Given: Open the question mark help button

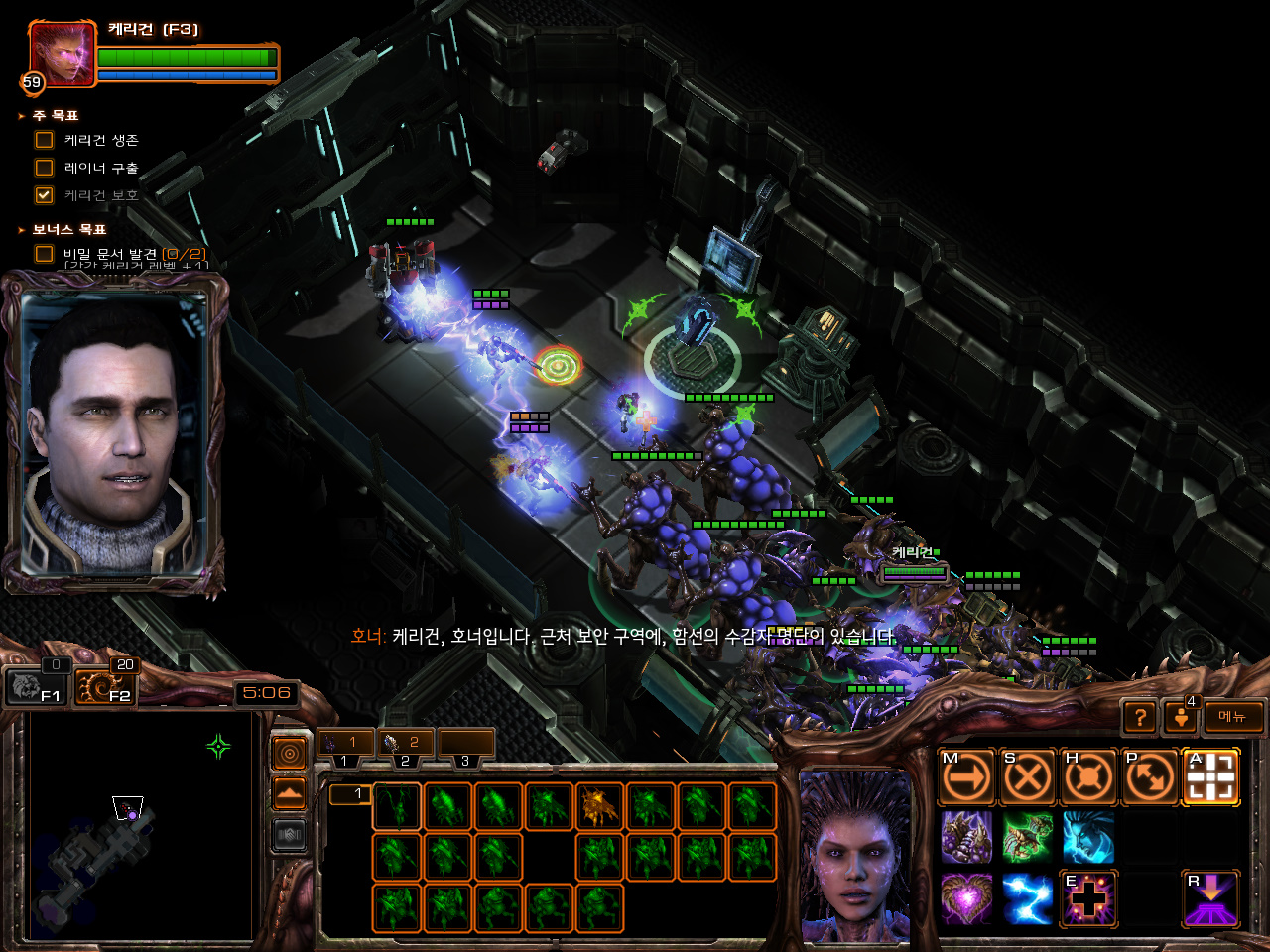Looking at the screenshot, I should coord(1140,717).
